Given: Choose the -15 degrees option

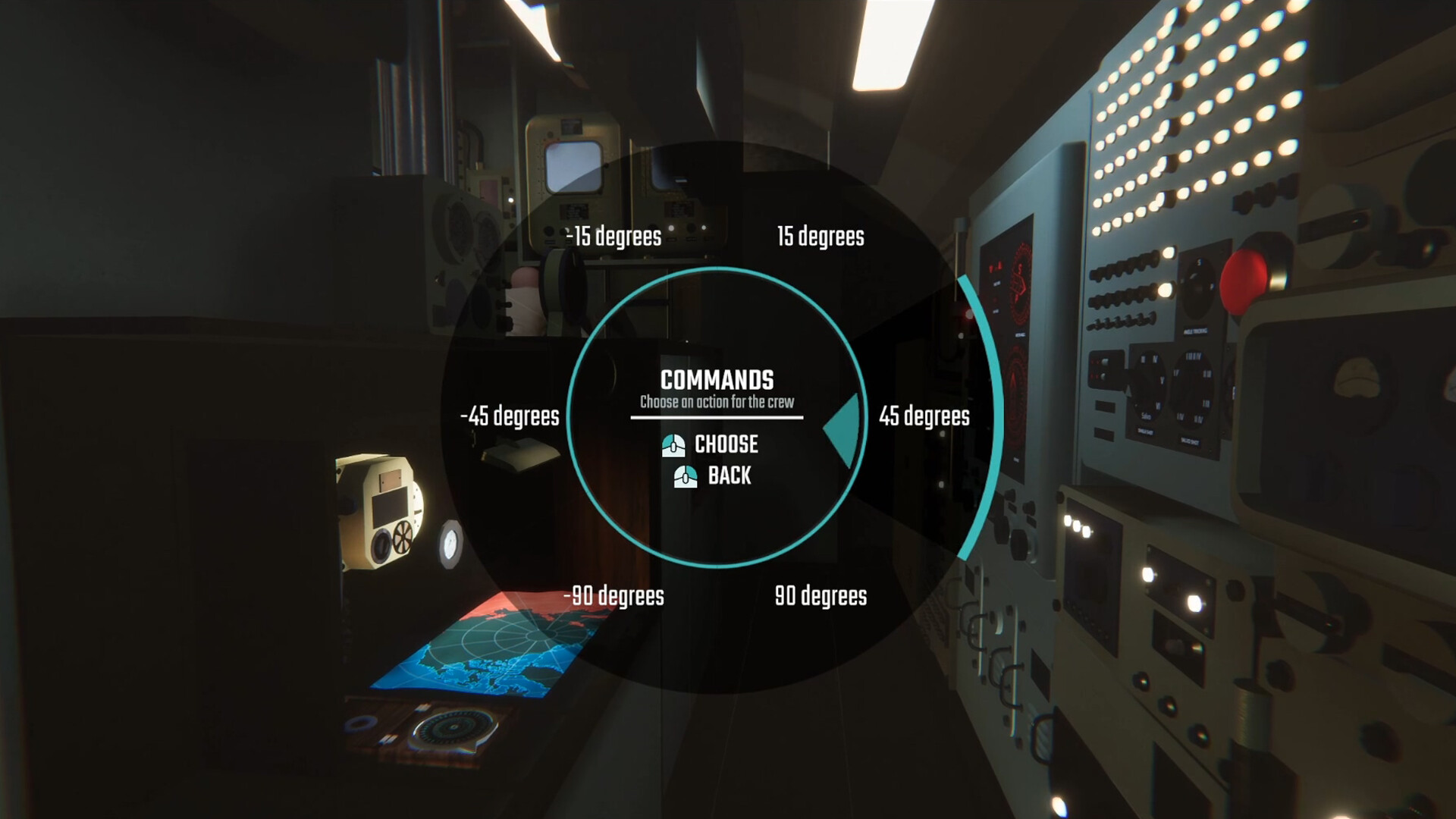Looking at the screenshot, I should click(x=614, y=236).
